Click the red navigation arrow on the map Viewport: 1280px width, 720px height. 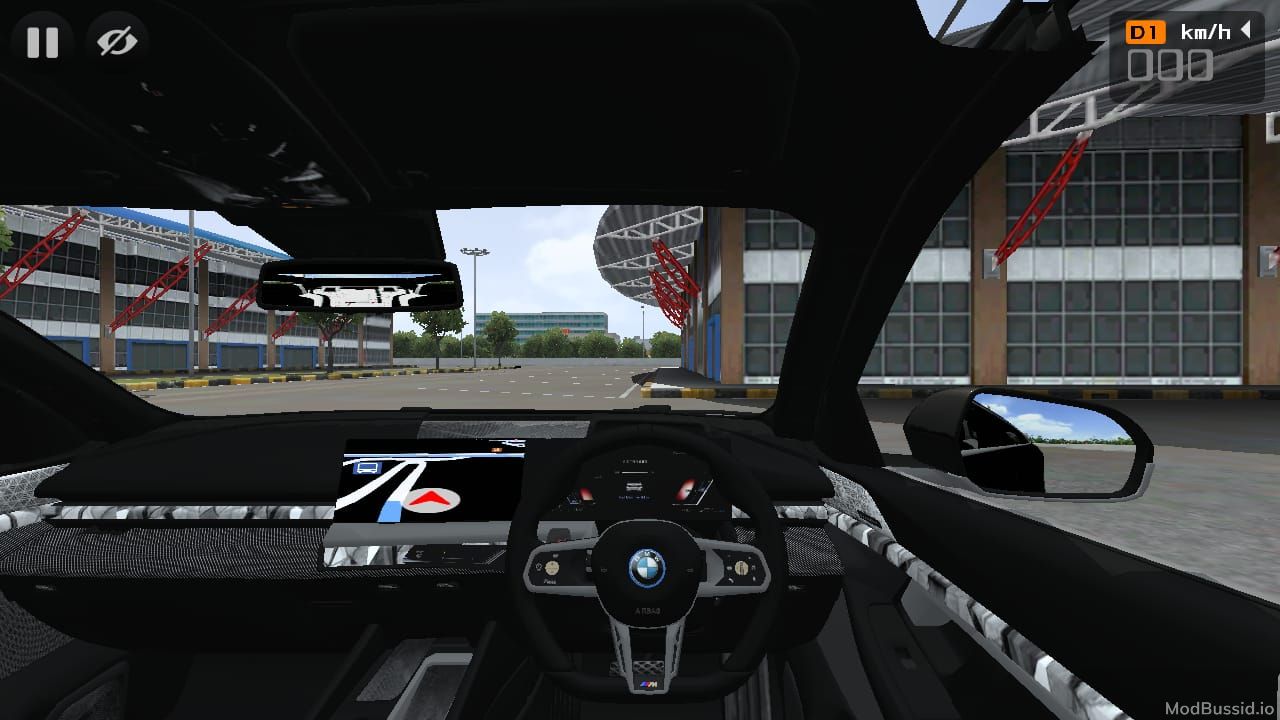[x=430, y=501]
